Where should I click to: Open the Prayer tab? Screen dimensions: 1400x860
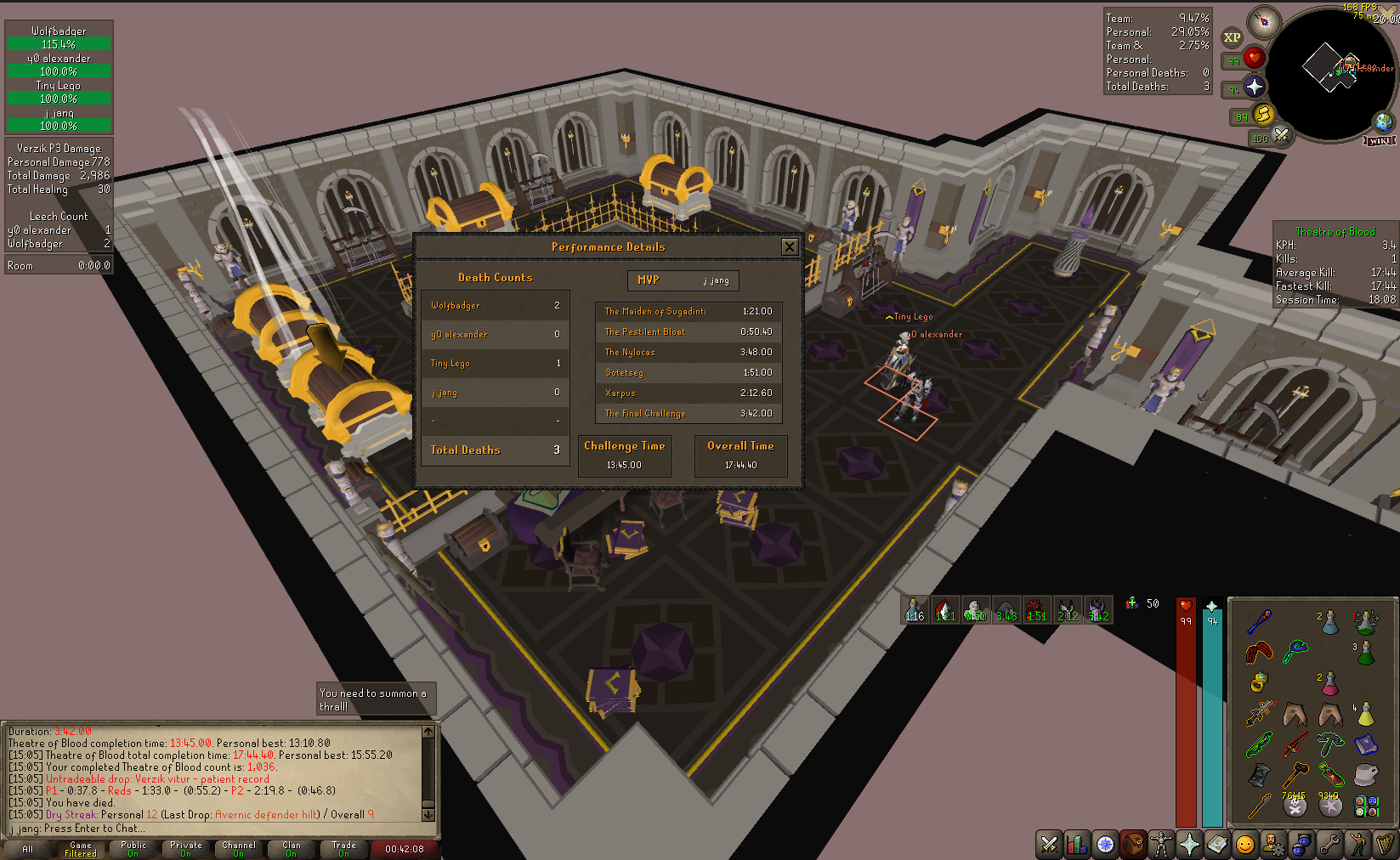click(1189, 844)
